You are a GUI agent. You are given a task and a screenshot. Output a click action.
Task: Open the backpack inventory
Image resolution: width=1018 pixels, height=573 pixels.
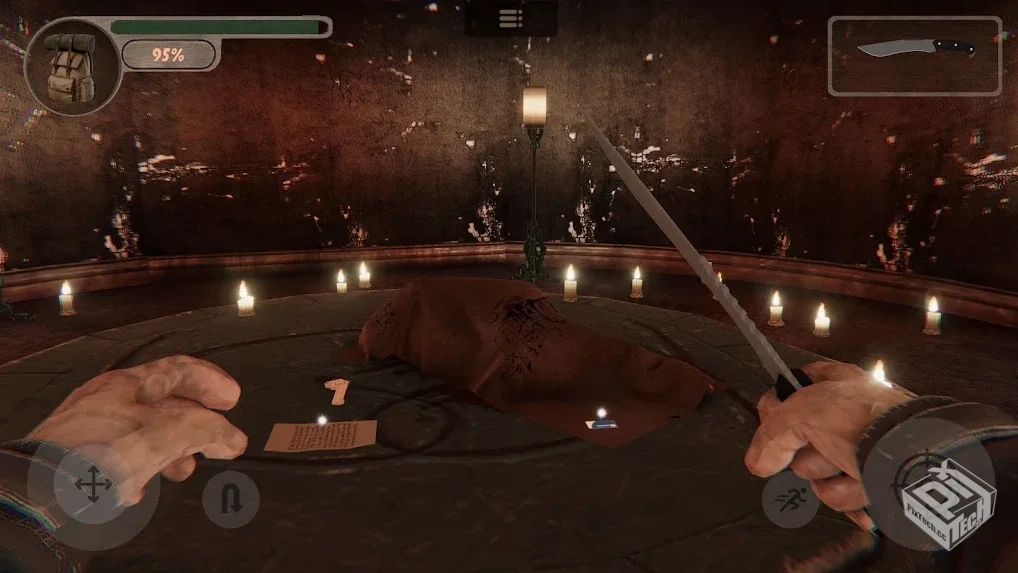(72, 66)
